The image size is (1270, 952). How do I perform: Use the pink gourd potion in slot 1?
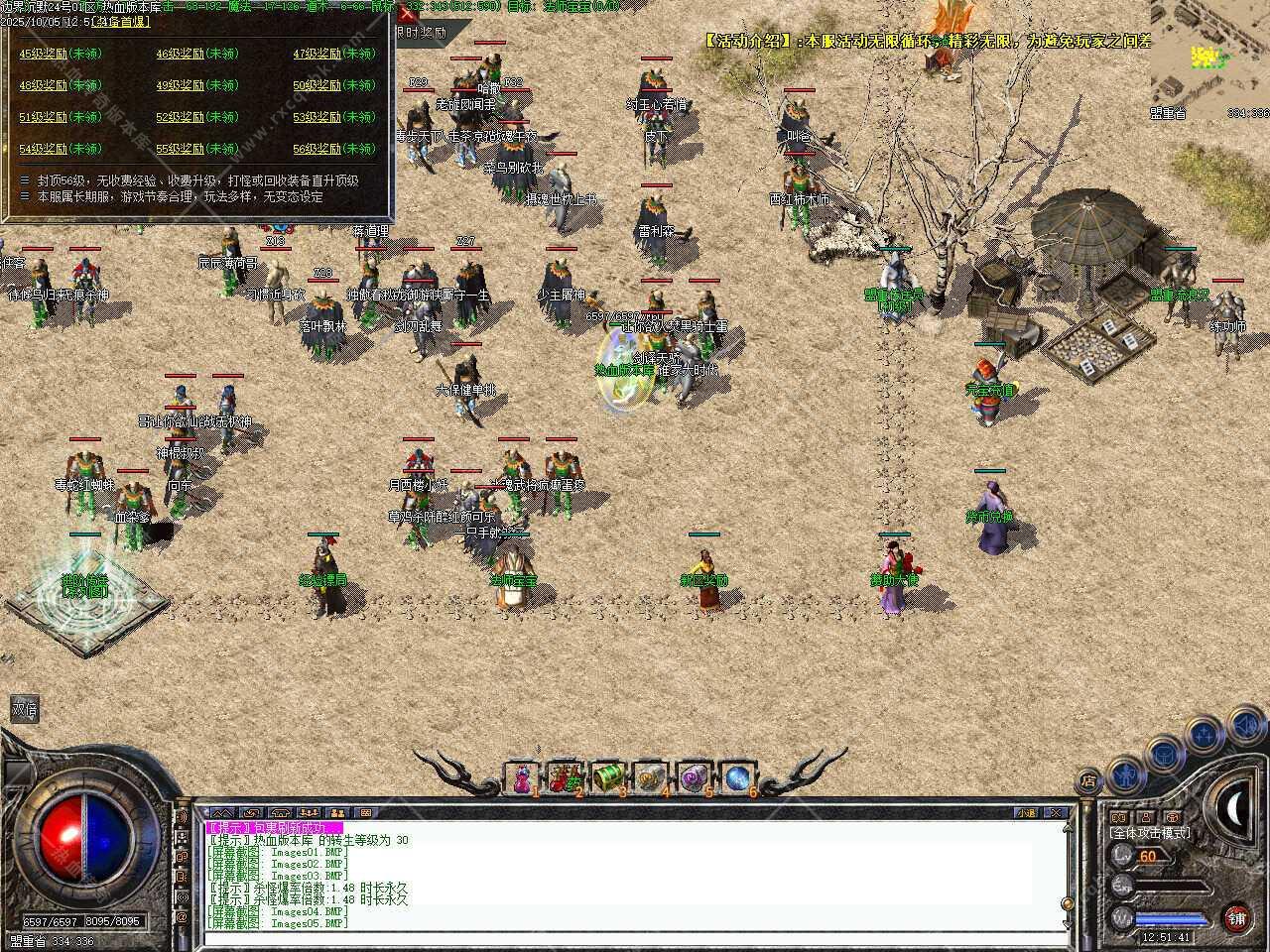pos(521,778)
